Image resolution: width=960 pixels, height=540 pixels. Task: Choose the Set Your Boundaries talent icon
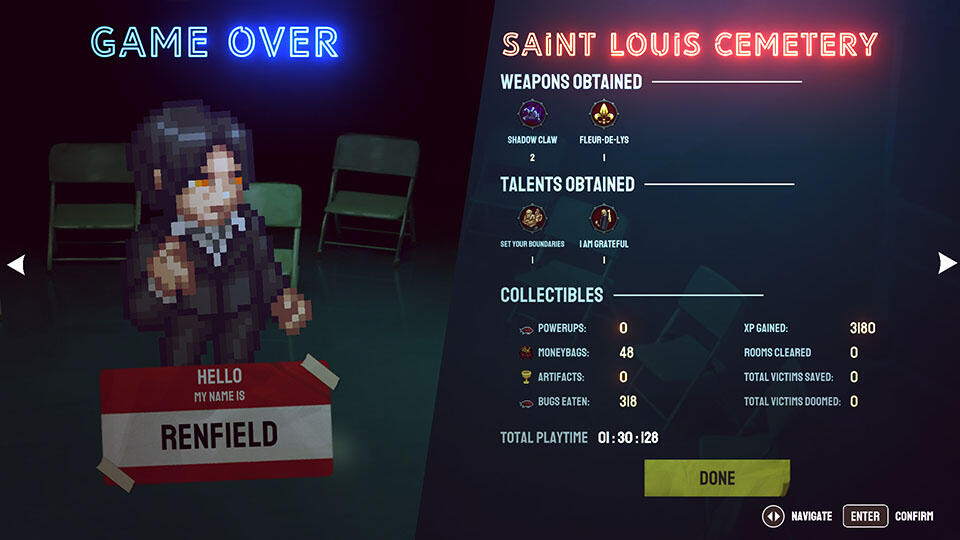pos(531,218)
